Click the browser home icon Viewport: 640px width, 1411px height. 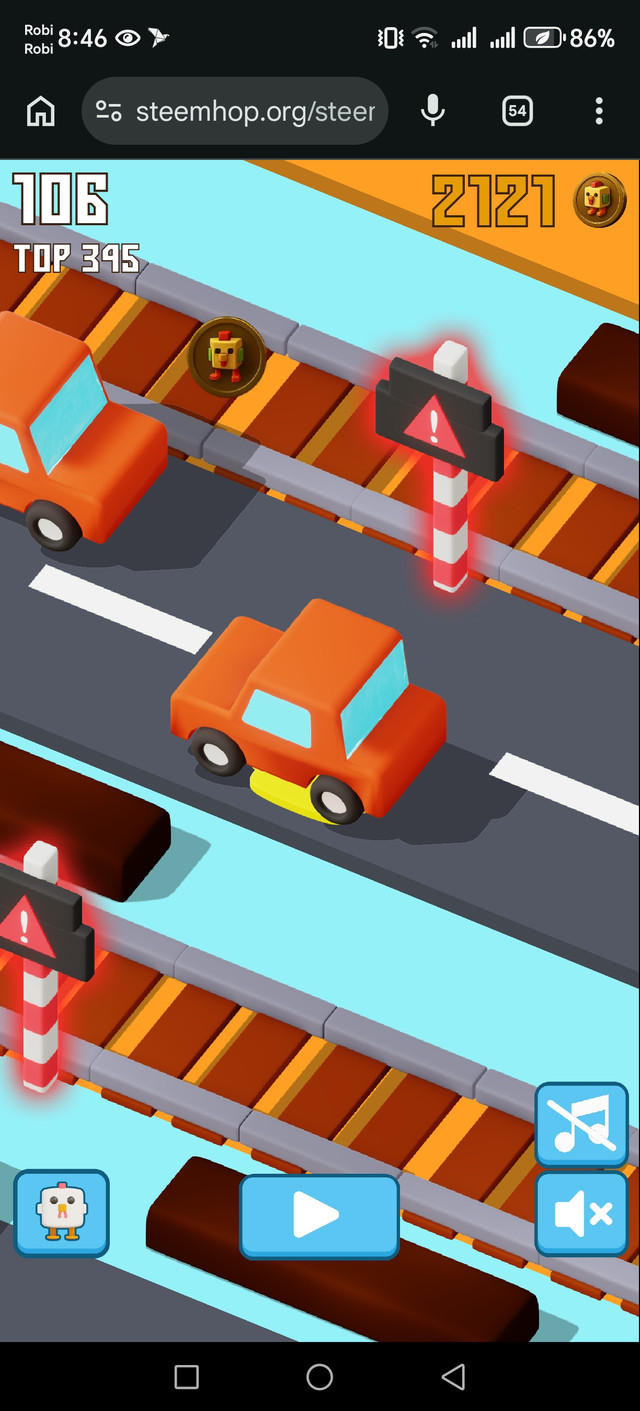point(41,111)
